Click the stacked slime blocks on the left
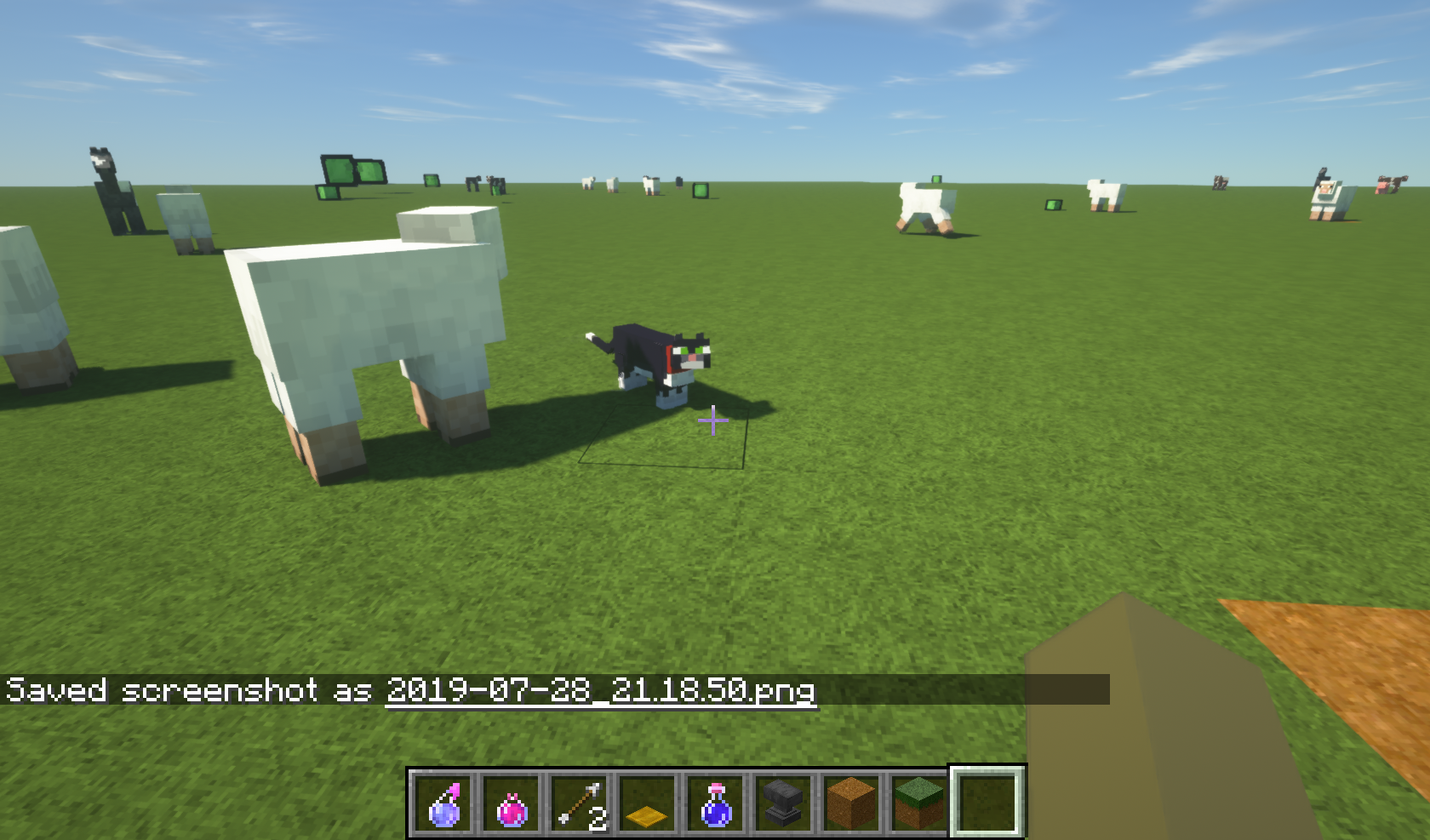1430x840 pixels. tap(349, 174)
